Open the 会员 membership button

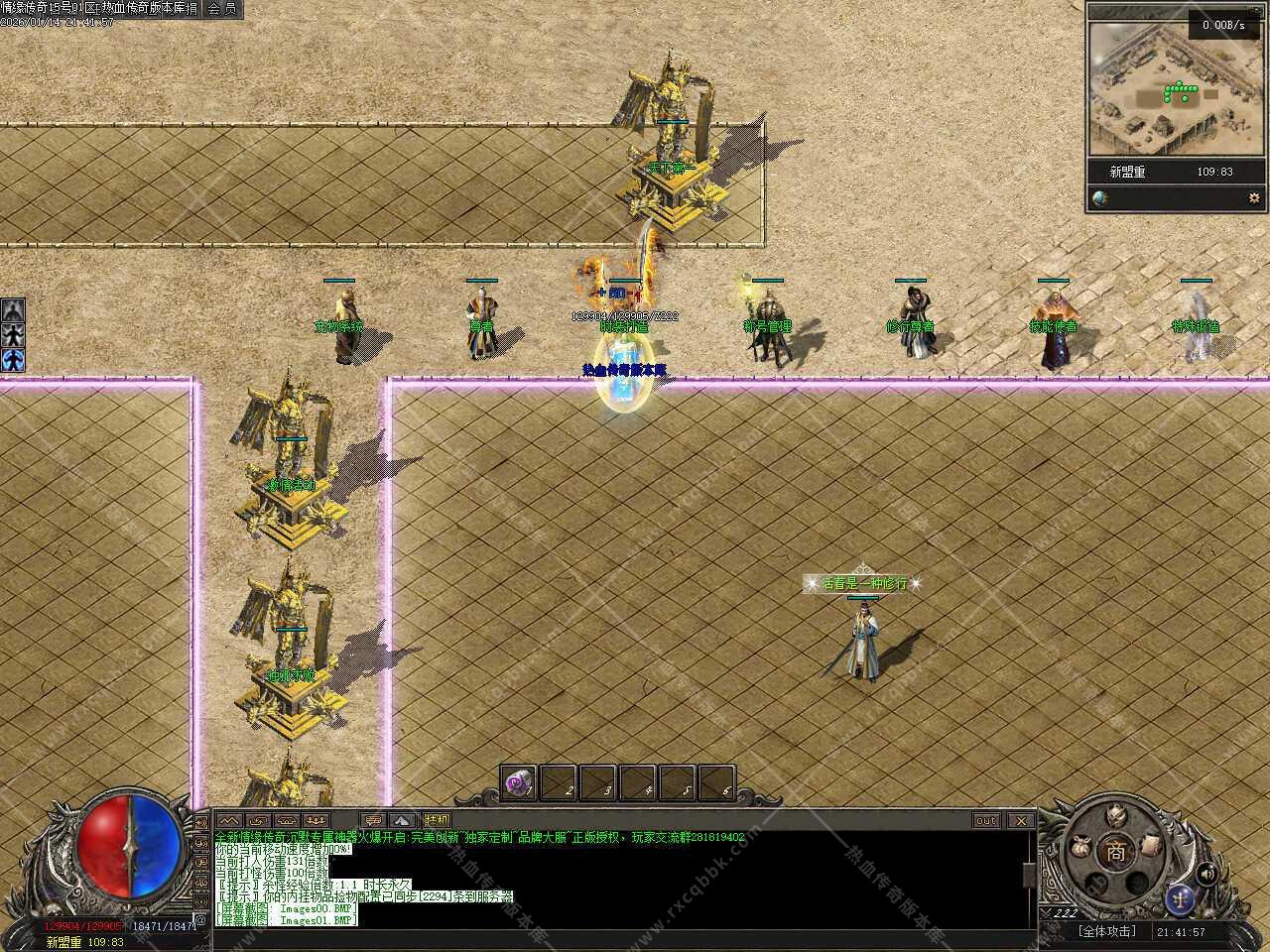point(221,9)
